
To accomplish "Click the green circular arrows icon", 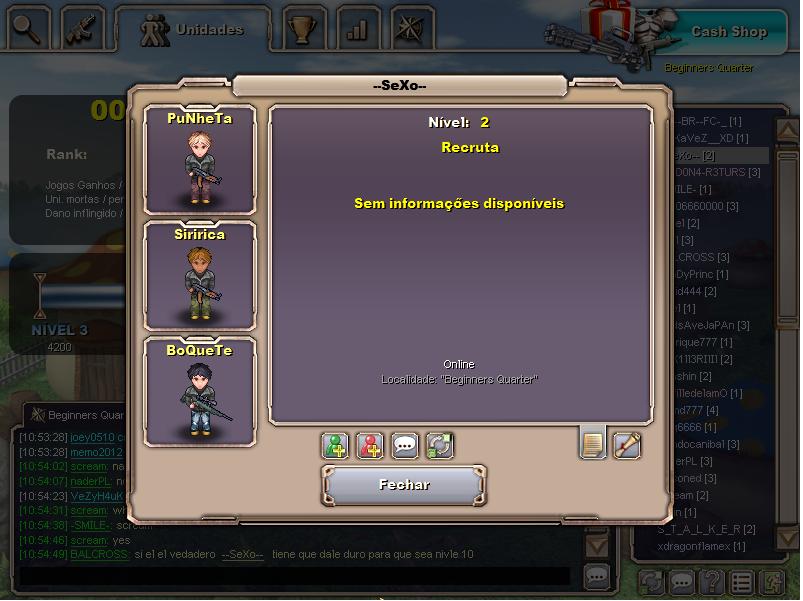I will [439, 445].
